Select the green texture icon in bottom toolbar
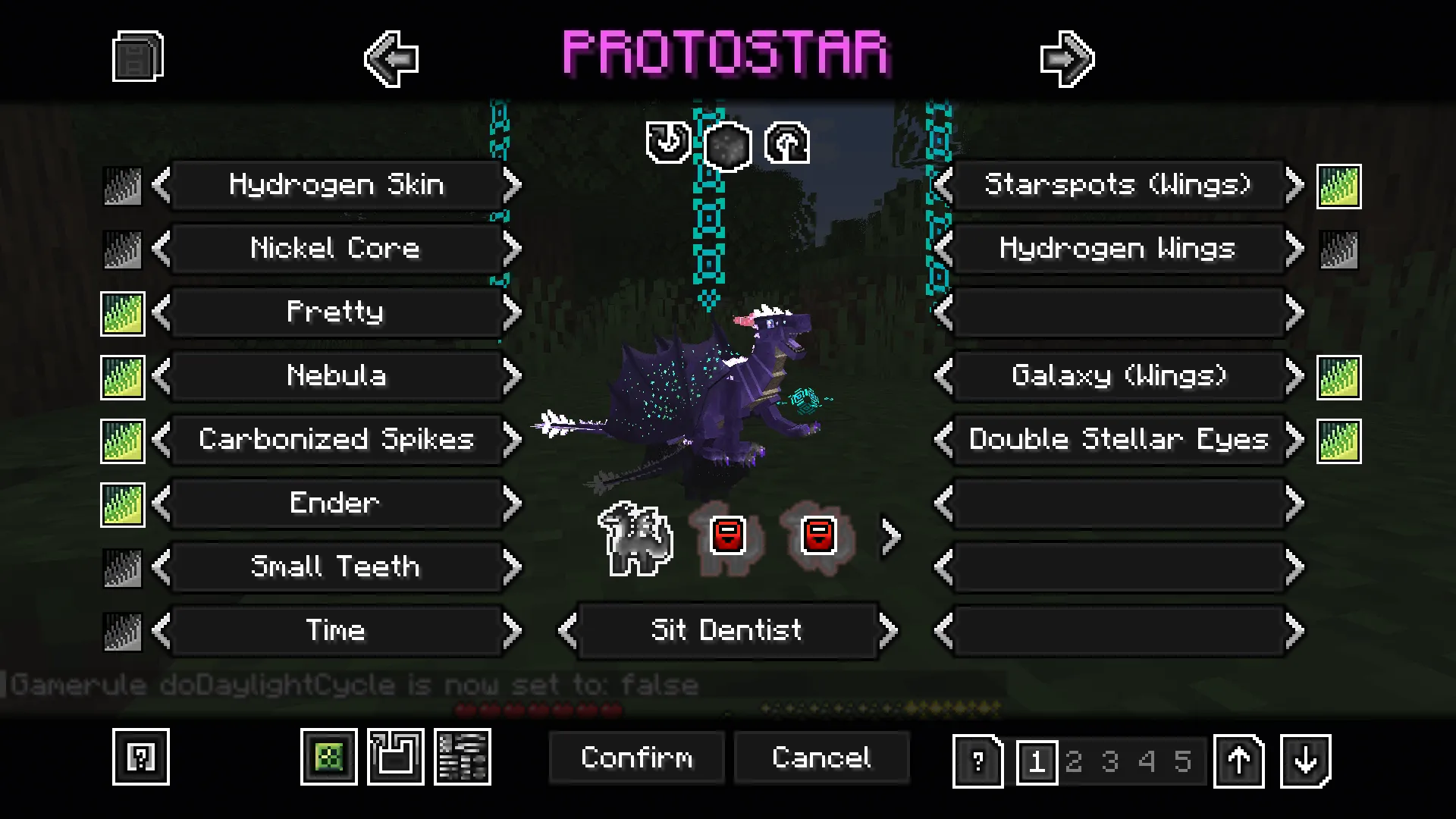The height and width of the screenshot is (819, 1456). [329, 757]
